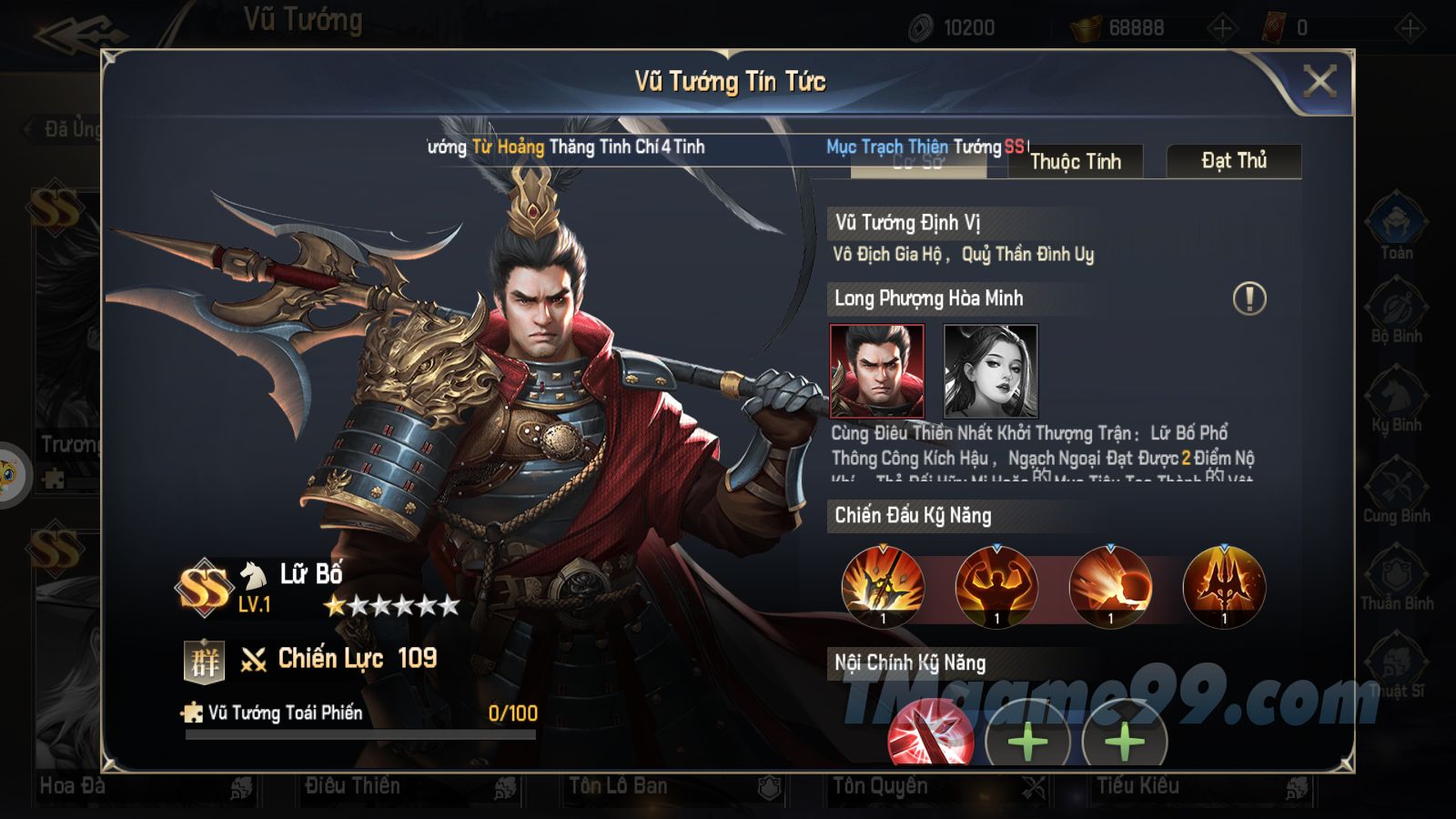Switch to the Thuộc Tính tab

coord(1075,162)
